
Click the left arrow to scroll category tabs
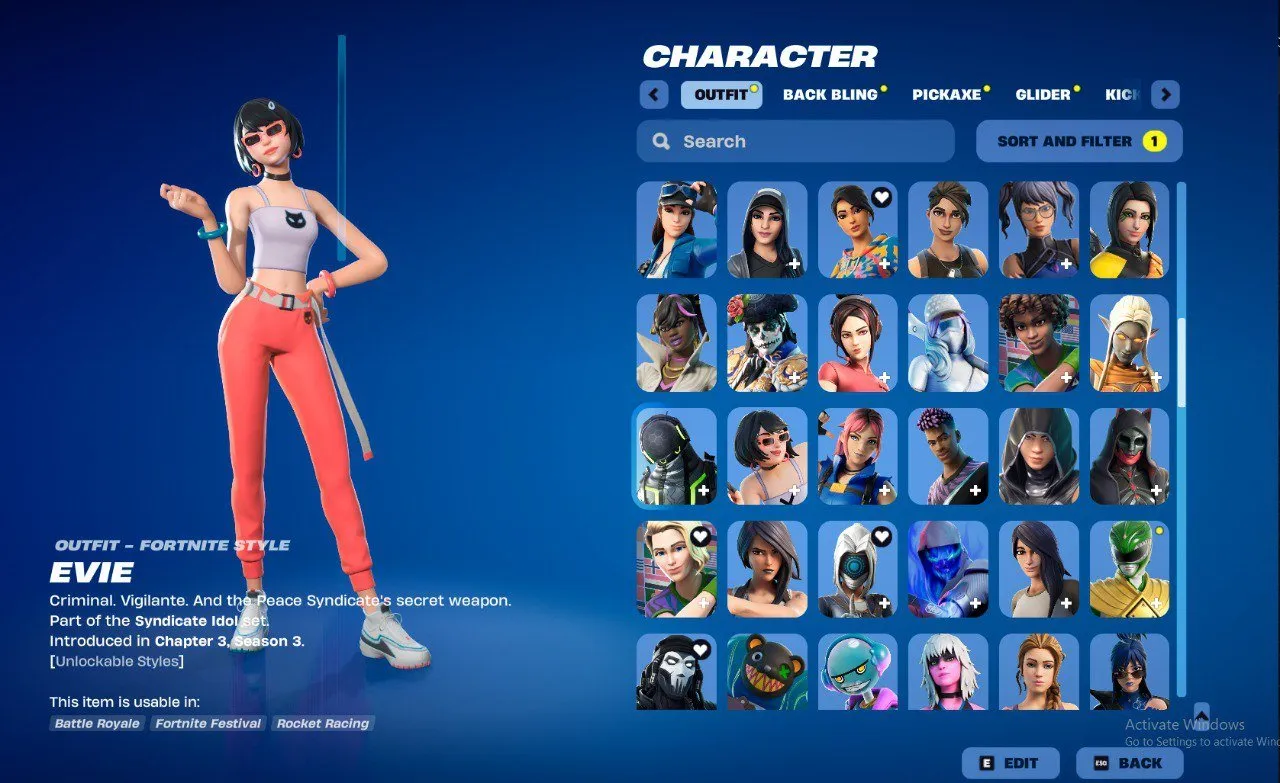coord(653,93)
